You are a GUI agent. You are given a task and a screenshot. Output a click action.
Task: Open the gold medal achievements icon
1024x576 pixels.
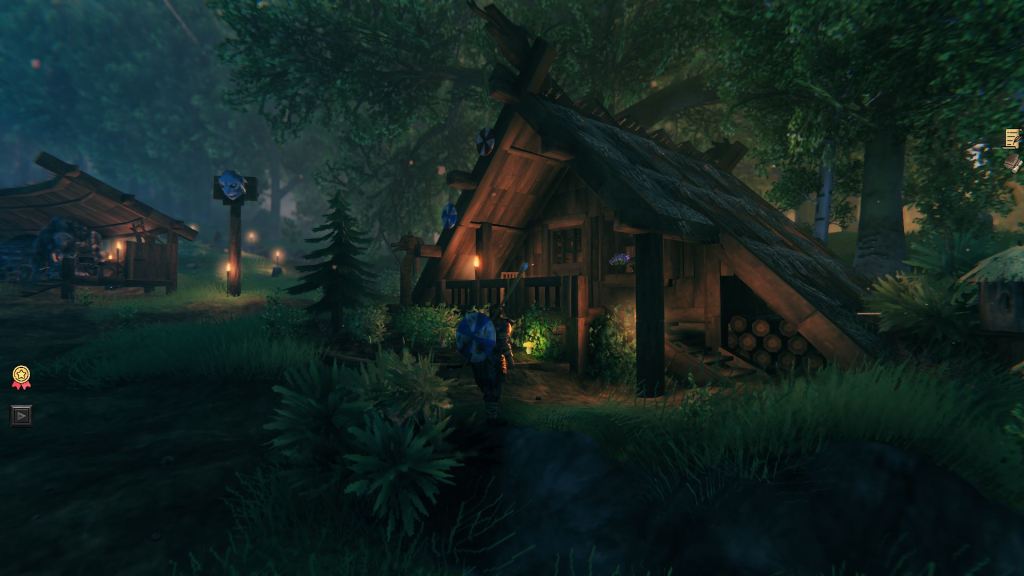pos(21,377)
